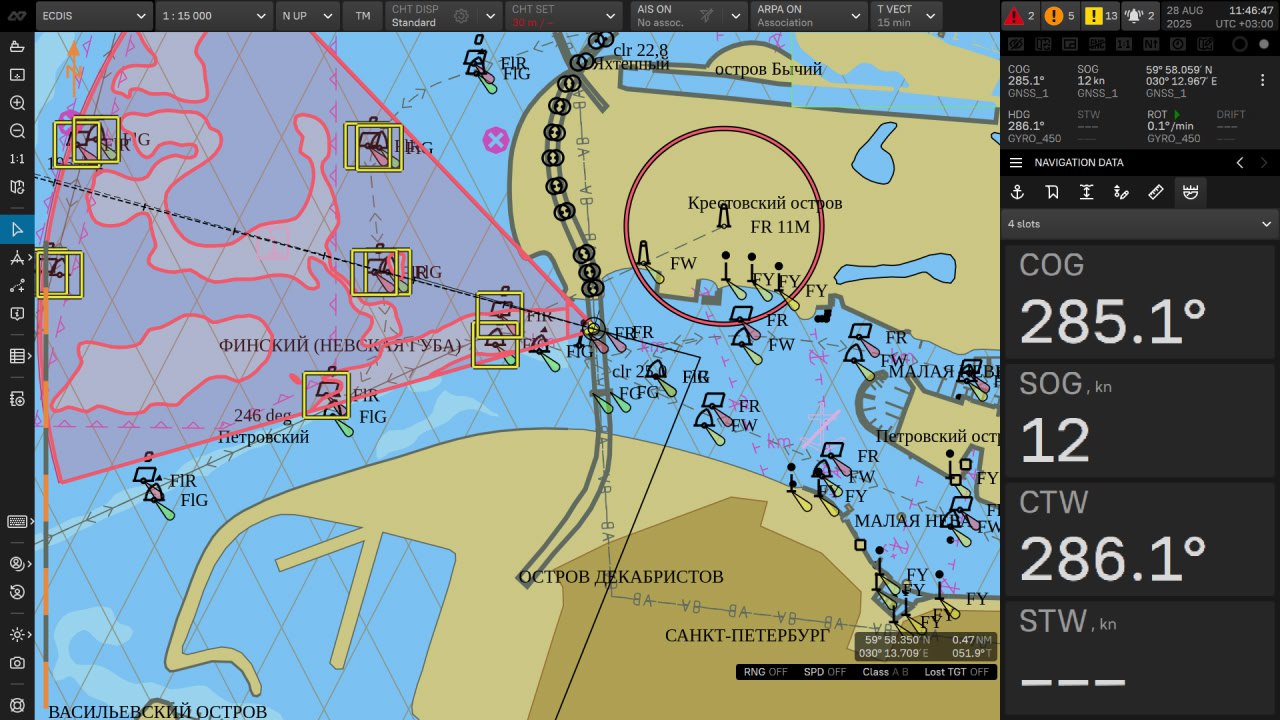The image size is (1280, 720).
Task: Click the alarm bell acknowledge button
Action: point(1140,16)
